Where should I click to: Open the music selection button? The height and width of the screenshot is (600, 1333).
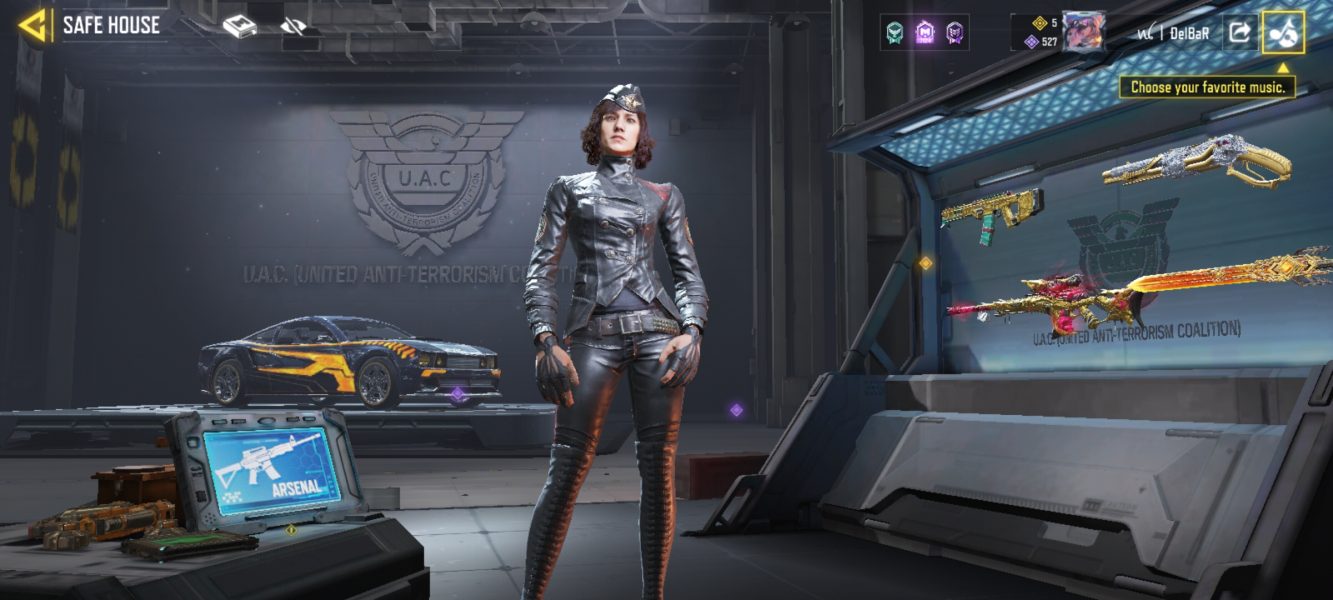tap(1283, 32)
